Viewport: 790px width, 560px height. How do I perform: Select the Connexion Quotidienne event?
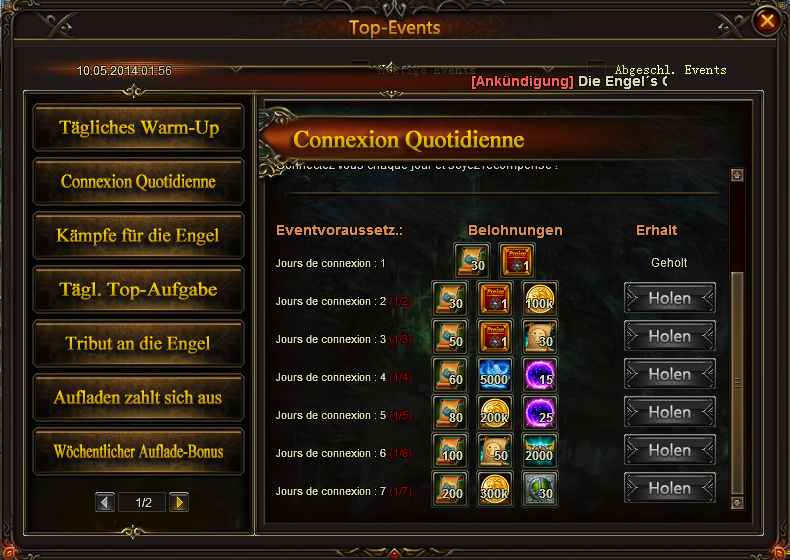[x=139, y=182]
